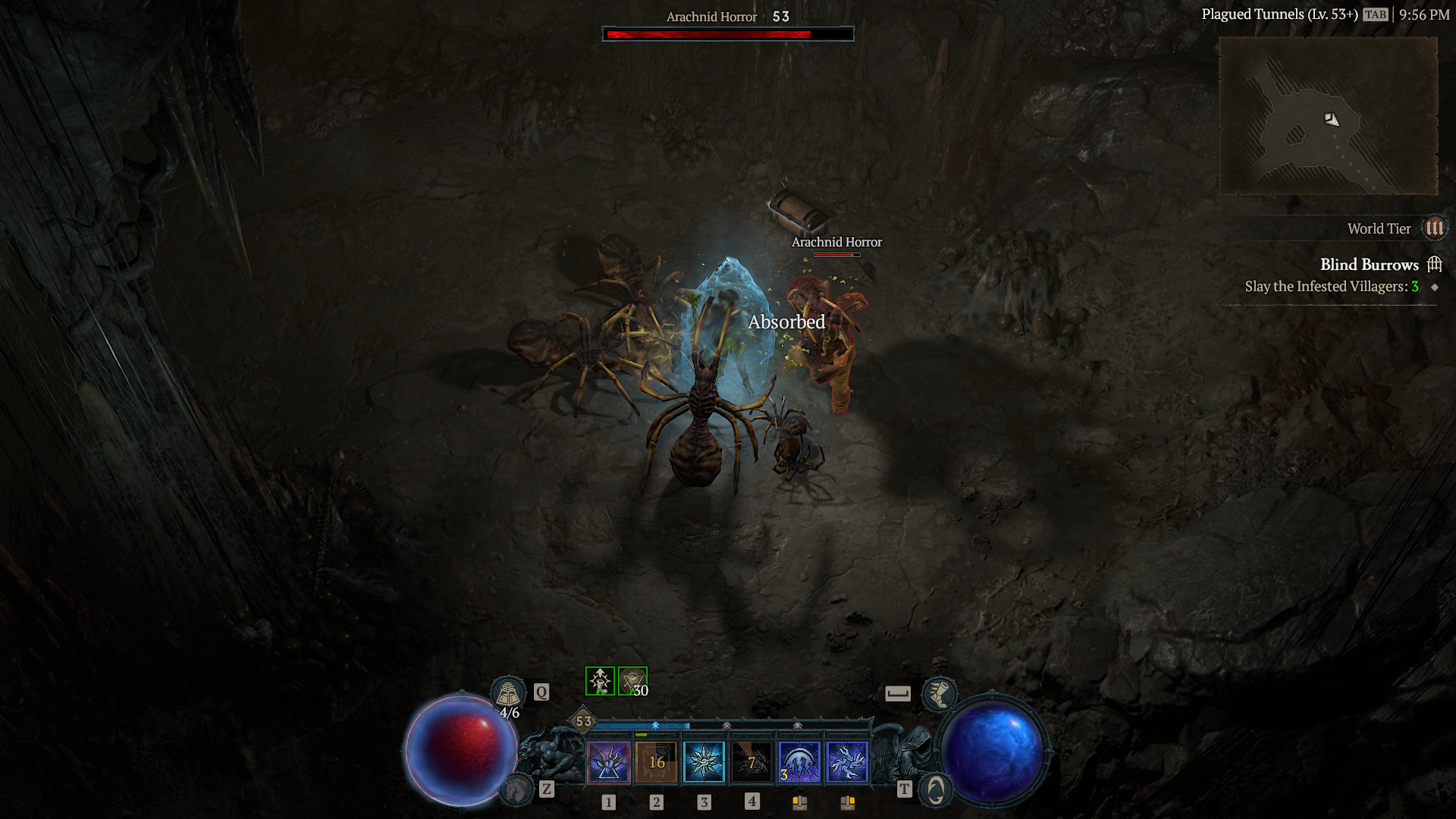Click the horse mount icon

coord(518,789)
